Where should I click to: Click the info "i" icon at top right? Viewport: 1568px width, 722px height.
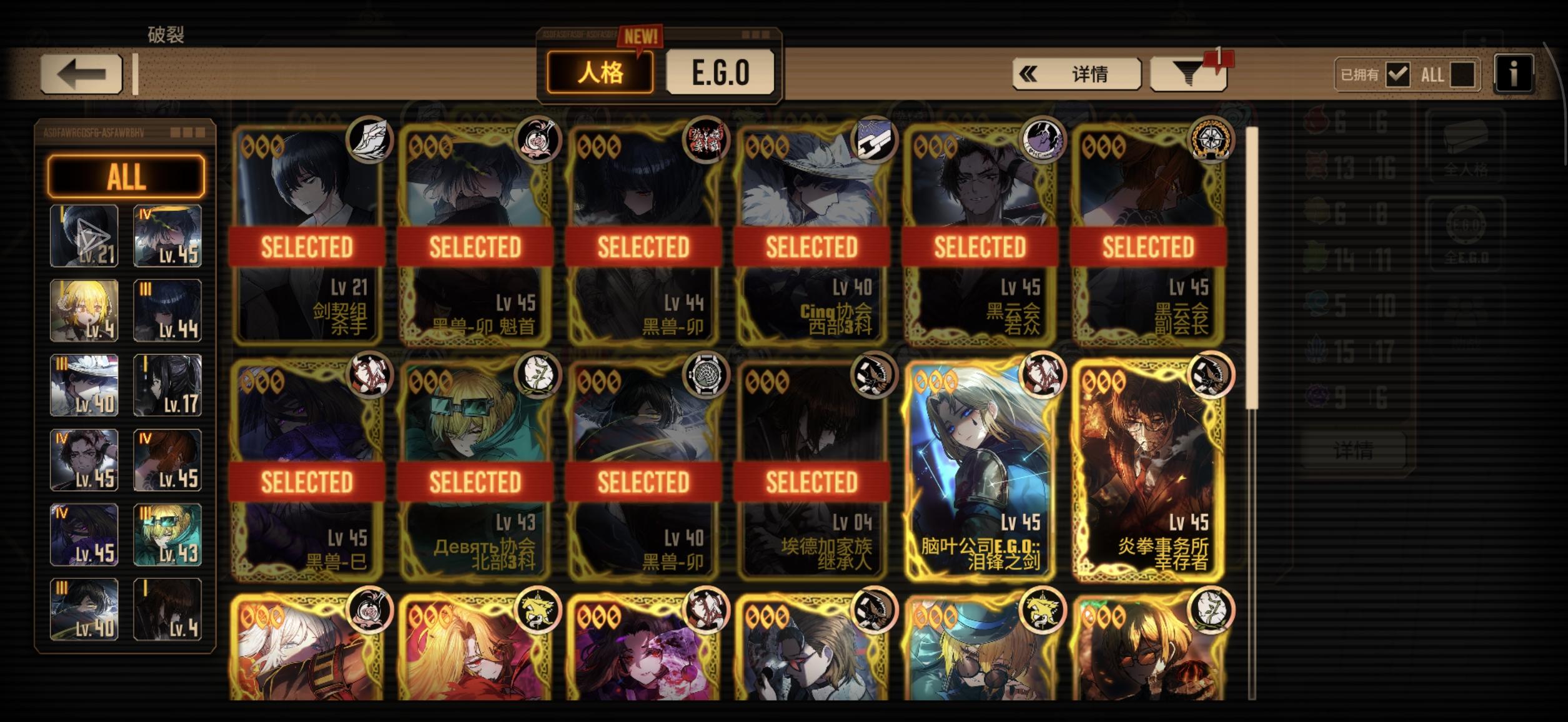(1514, 73)
